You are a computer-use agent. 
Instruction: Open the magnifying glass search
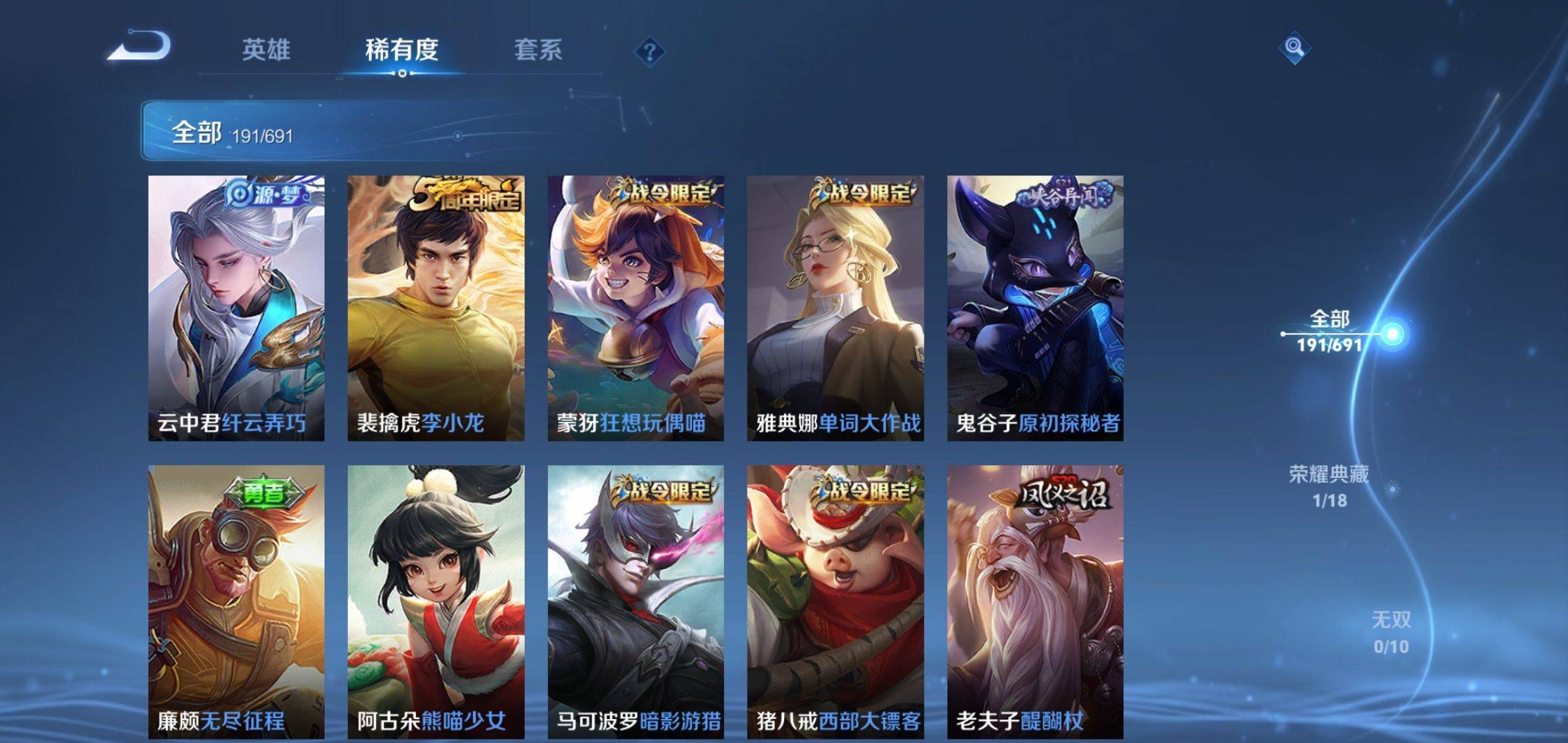pos(1294,47)
